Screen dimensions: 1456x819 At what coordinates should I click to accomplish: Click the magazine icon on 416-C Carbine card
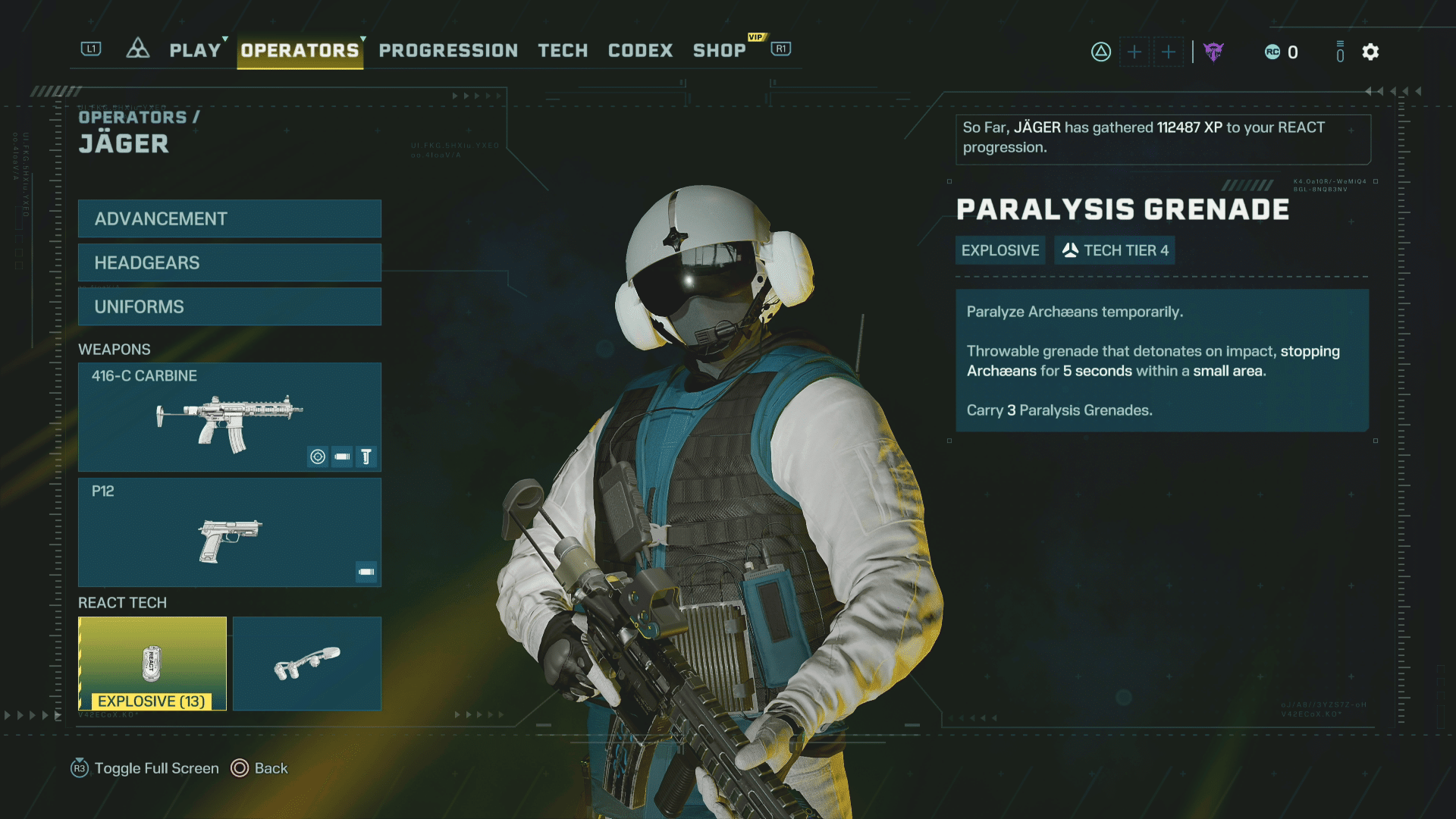tap(342, 457)
